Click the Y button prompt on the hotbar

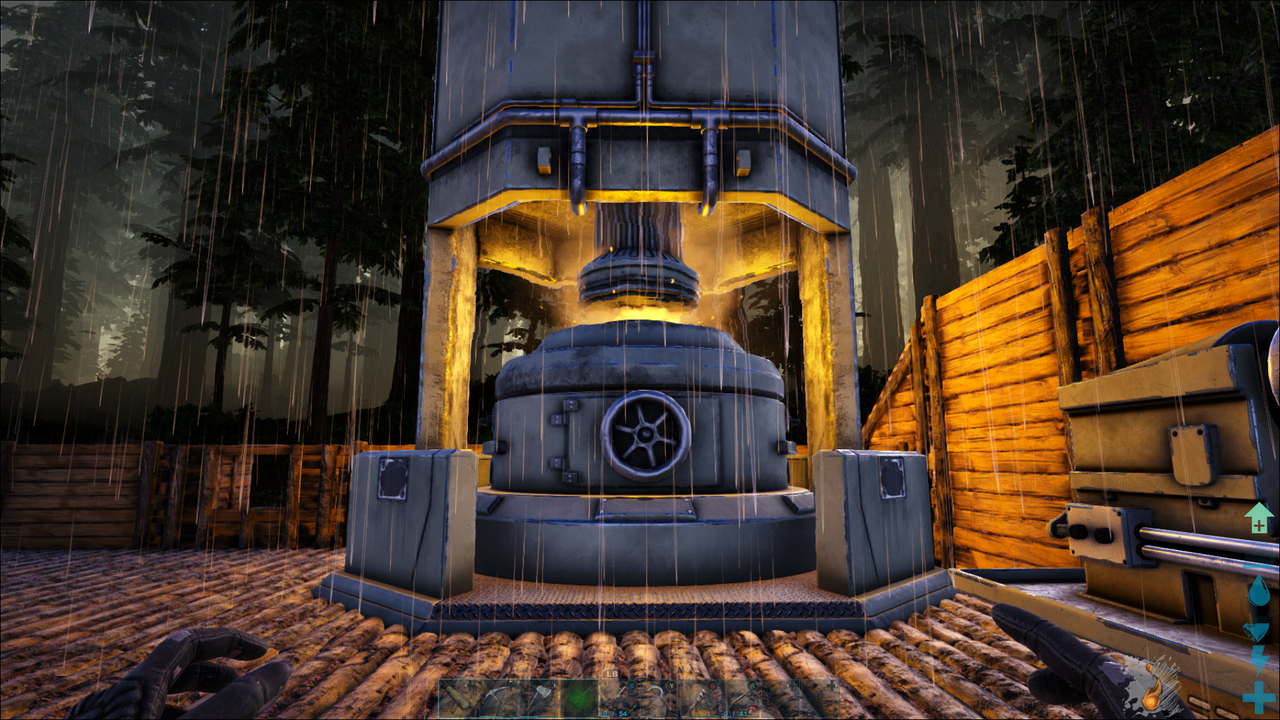pos(671,685)
